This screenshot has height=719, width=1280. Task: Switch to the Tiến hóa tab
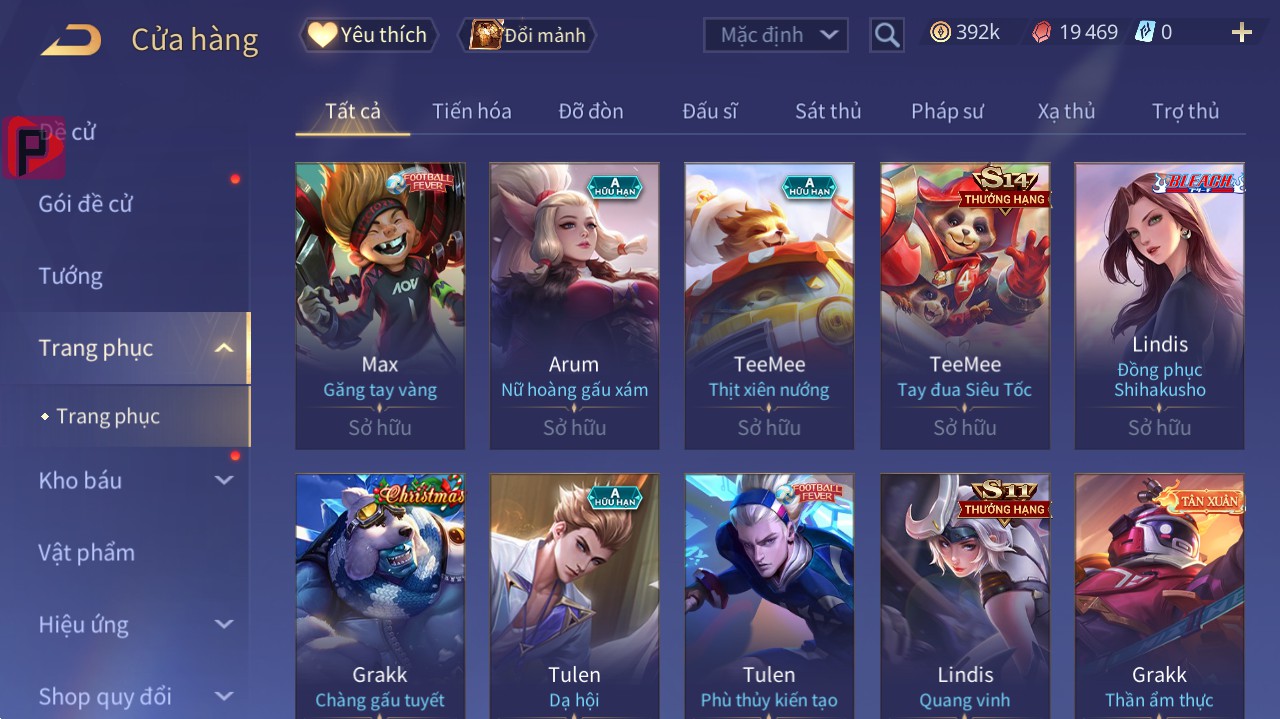click(x=471, y=111)
